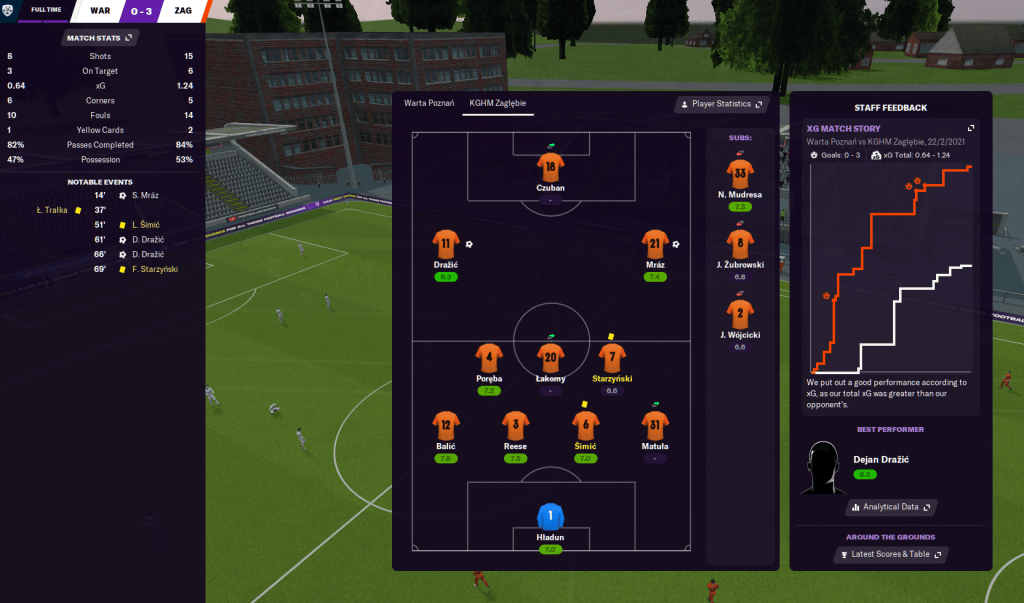Select winger Dražić number 11
This screenshot has height=603, width=1024.
pos(446,243)
